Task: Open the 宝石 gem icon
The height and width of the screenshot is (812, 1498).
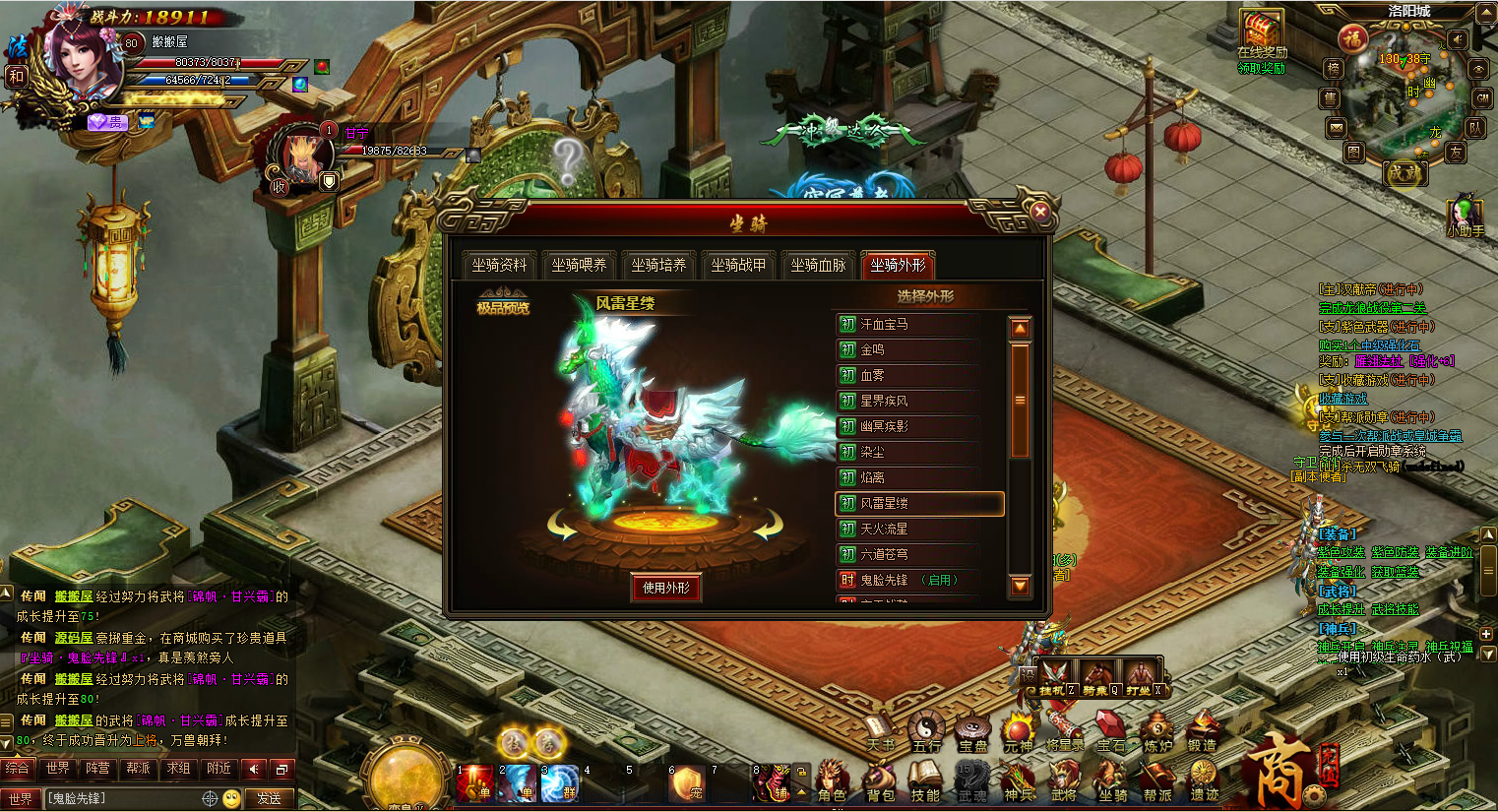Action: [1110, 733]
